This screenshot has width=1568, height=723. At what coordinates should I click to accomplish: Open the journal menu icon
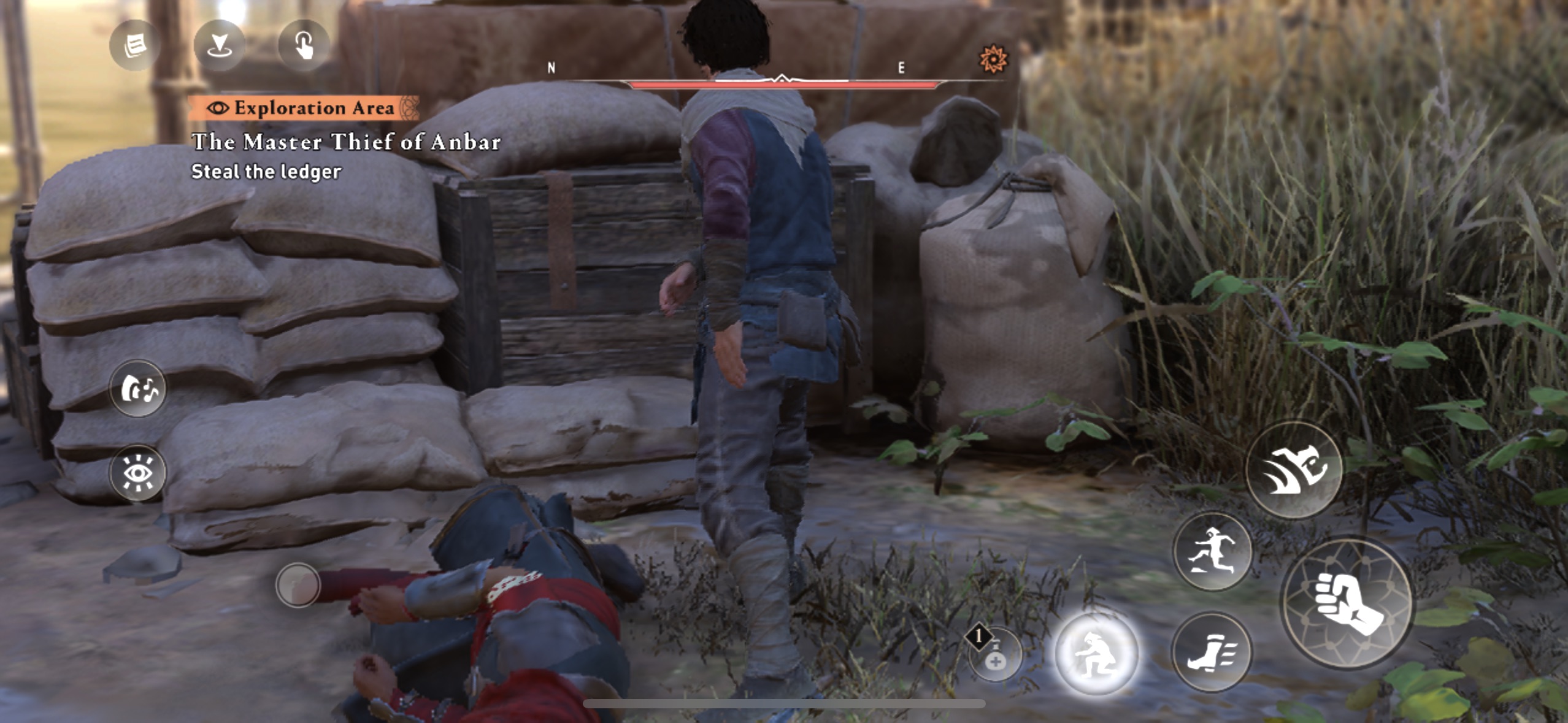pos(134,45)
